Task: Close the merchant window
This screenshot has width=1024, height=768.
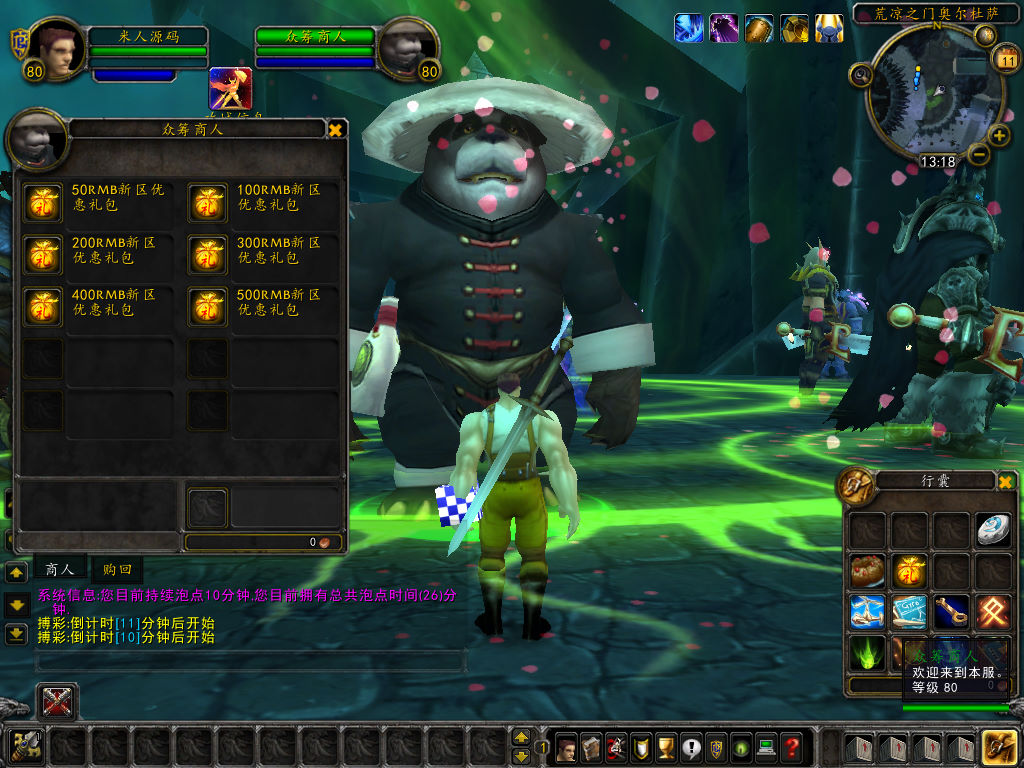Action: 336,129
